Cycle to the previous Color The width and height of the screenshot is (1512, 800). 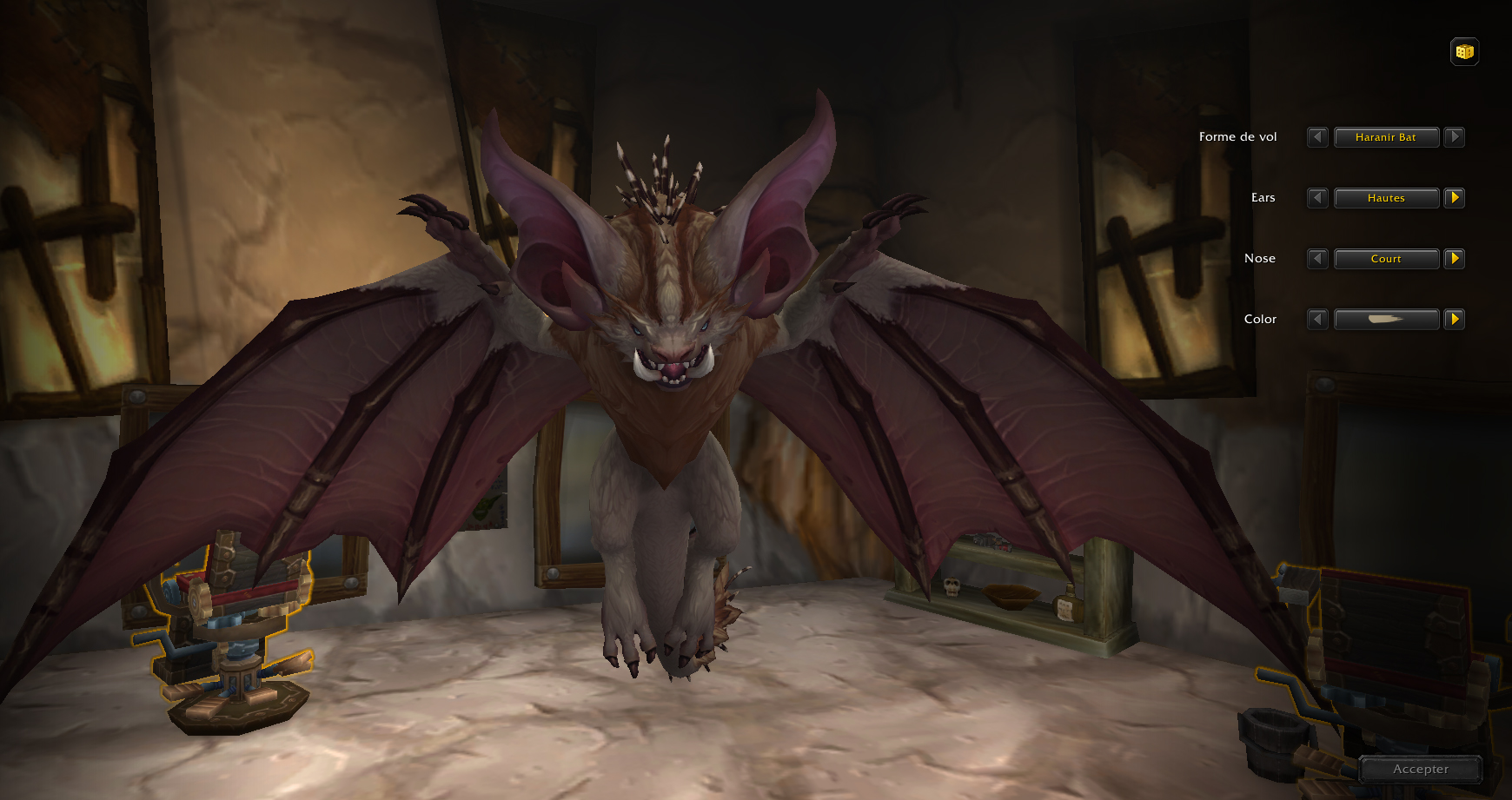[1317, 320]
